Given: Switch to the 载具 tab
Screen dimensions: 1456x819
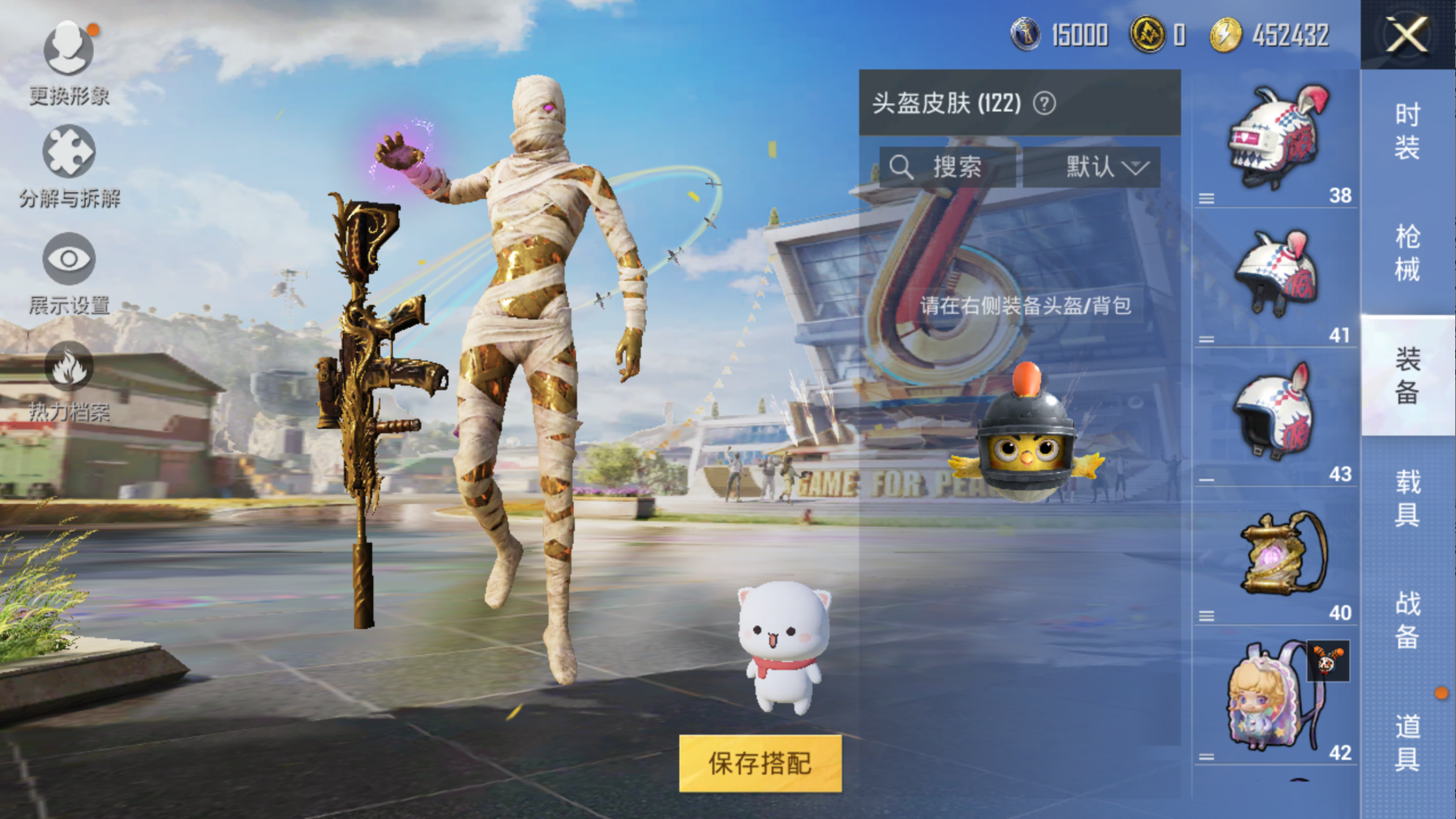Looking at the screenshot, I should click(1407, 498).
